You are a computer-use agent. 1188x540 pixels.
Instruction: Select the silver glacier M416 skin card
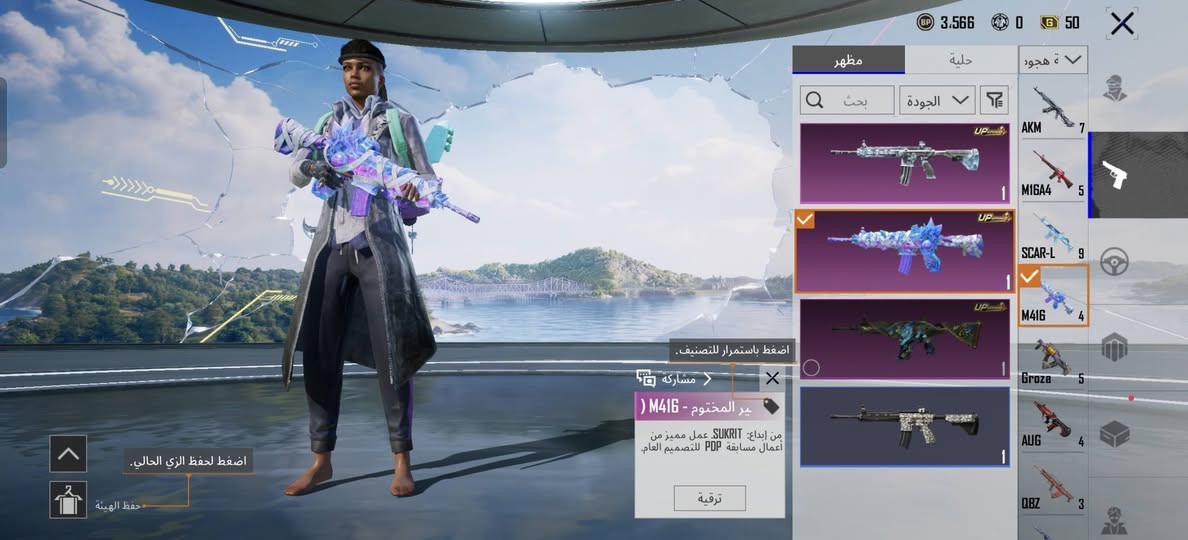(904, 162)
